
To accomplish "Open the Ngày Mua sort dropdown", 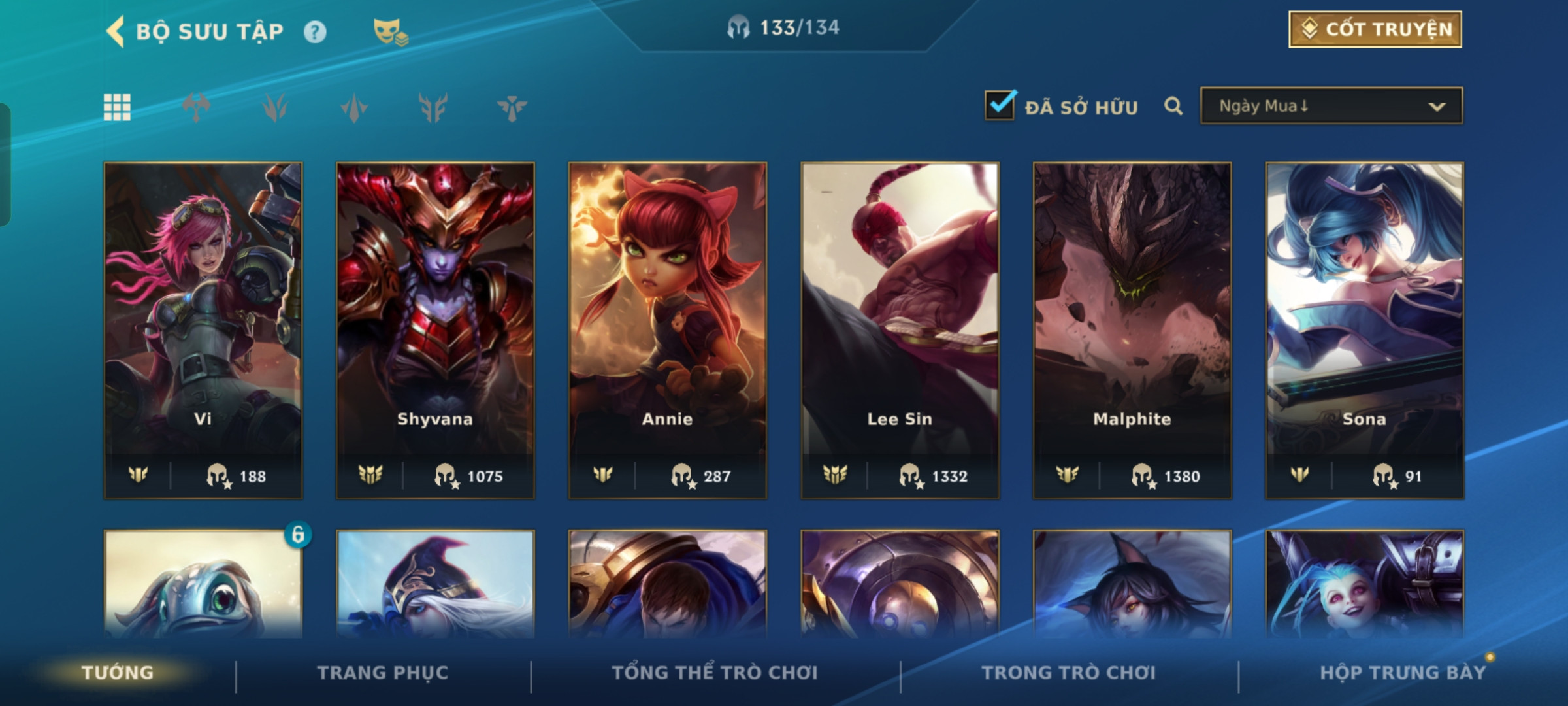I will (x=1331, y=106).
